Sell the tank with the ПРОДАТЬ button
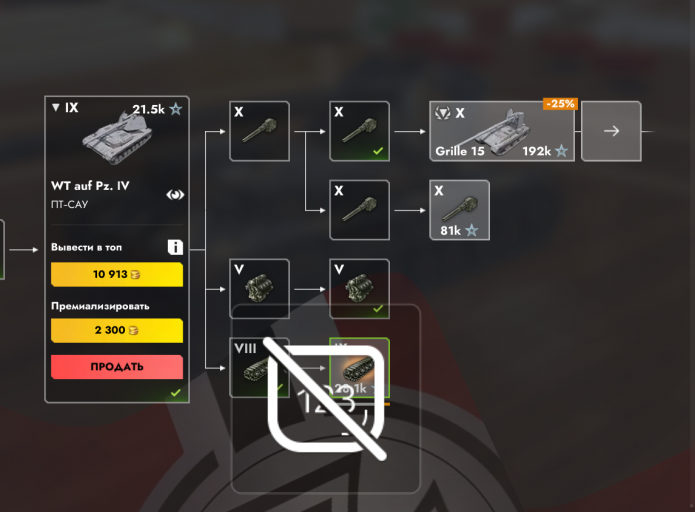Image resolution: width=695 pixels, height=512 pixels. pyautogui.click(x=117, y=367)
